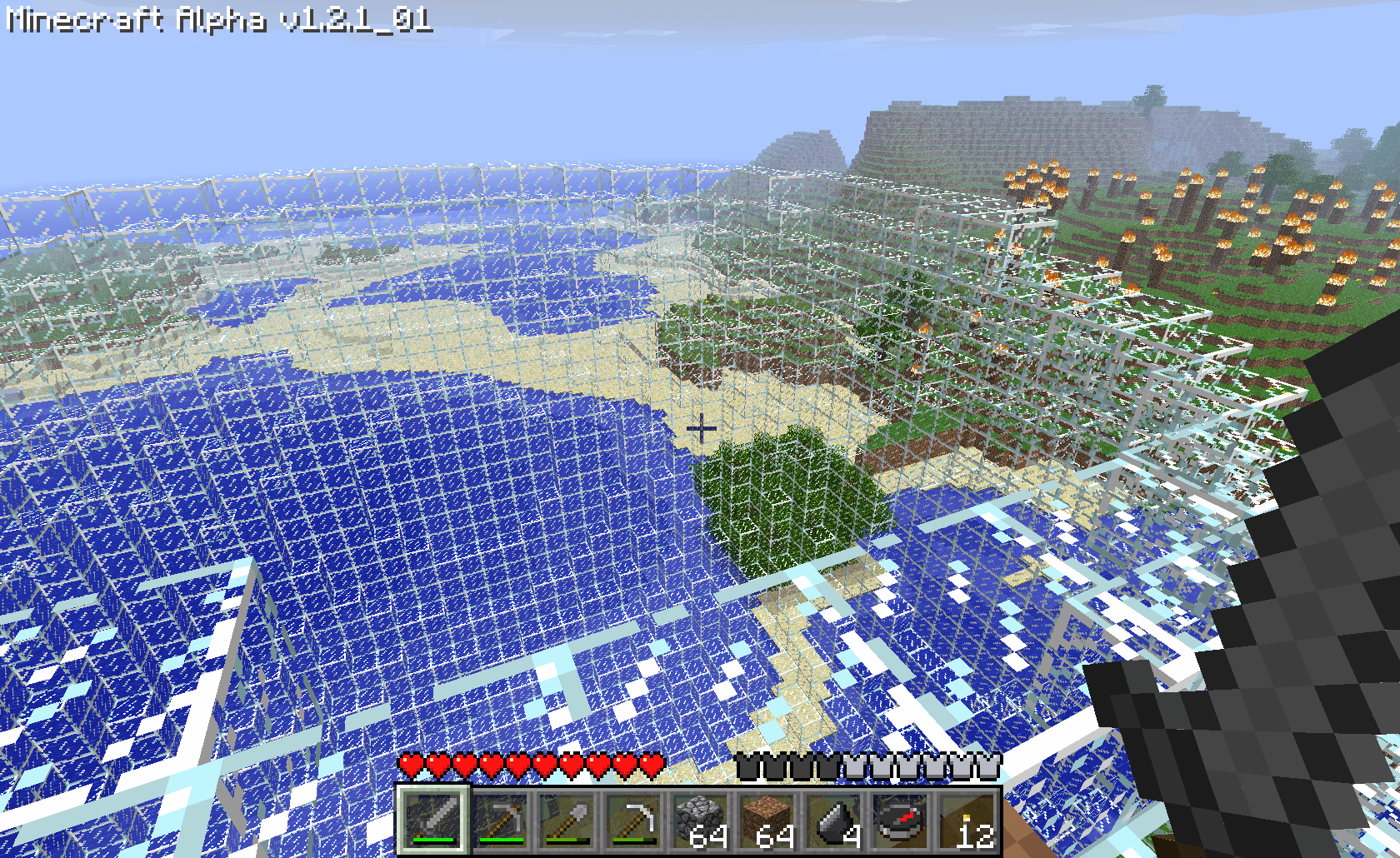Choose the torch stack of 12
Viewport: 1400px width, 858px height.
[x=966, y=820]
